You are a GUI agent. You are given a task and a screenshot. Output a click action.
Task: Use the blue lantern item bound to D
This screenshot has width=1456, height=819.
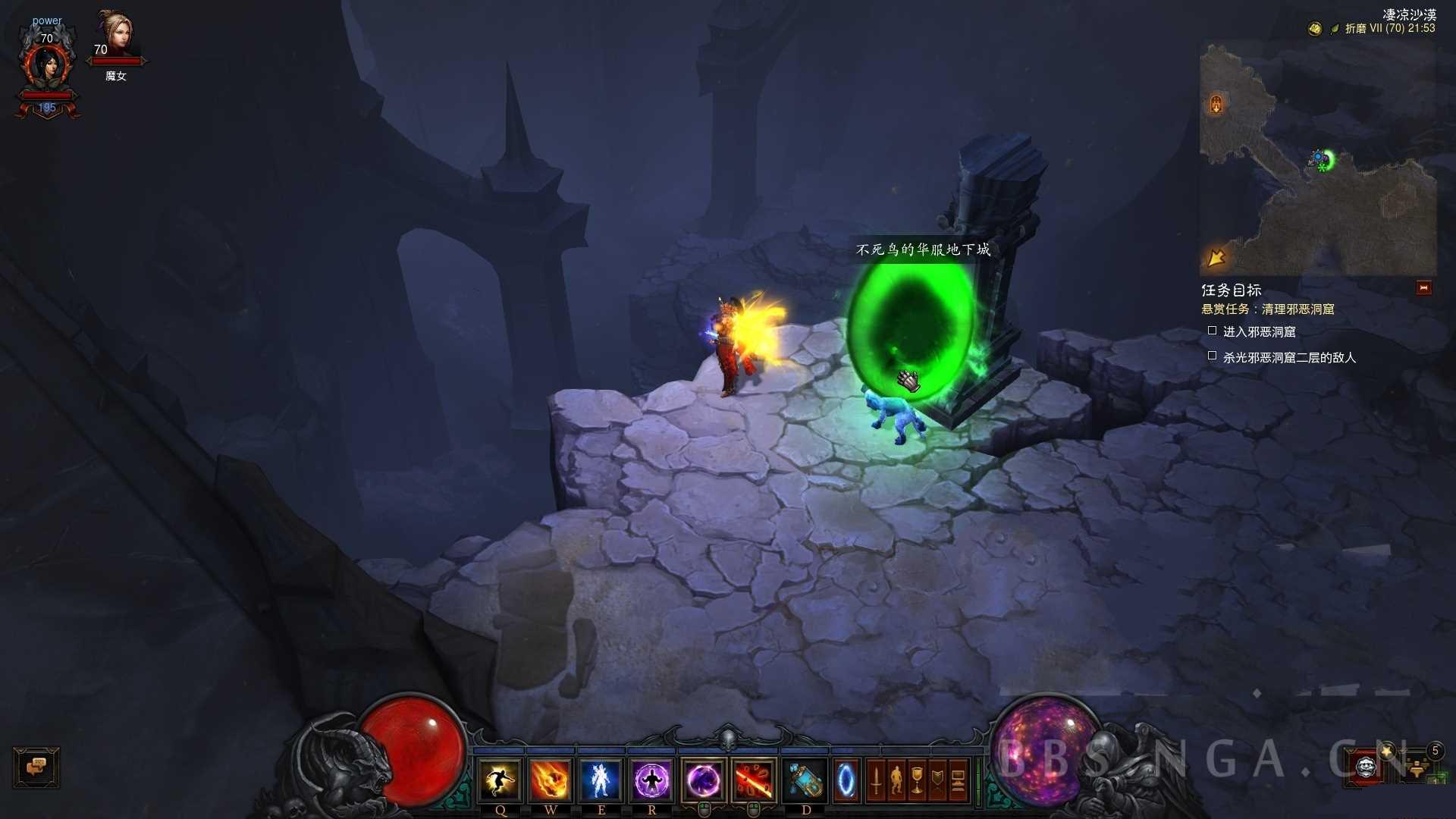coord(805,780)
